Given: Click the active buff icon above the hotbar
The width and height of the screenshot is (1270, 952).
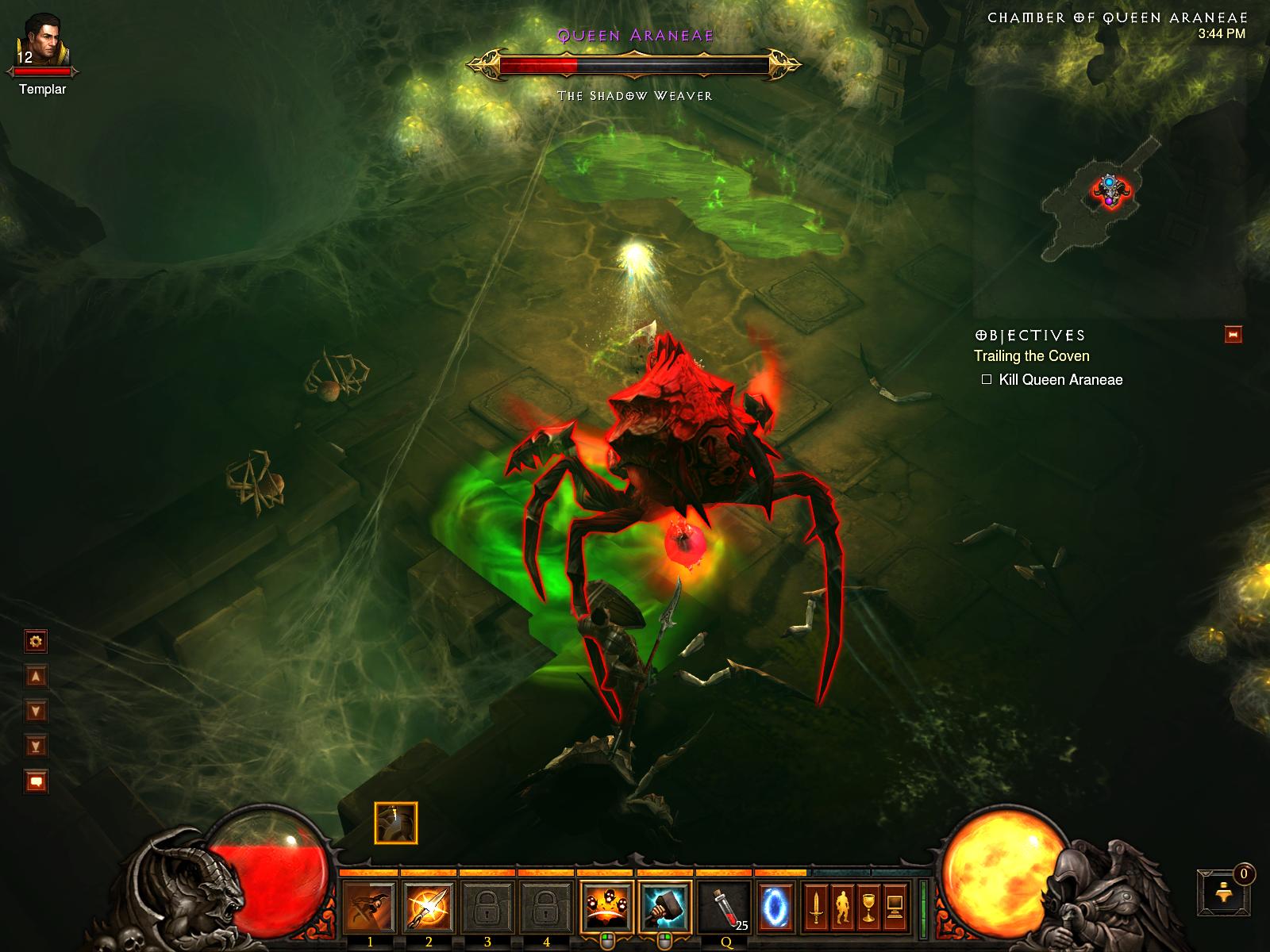Looking at the screenshot, I should 395,823.
